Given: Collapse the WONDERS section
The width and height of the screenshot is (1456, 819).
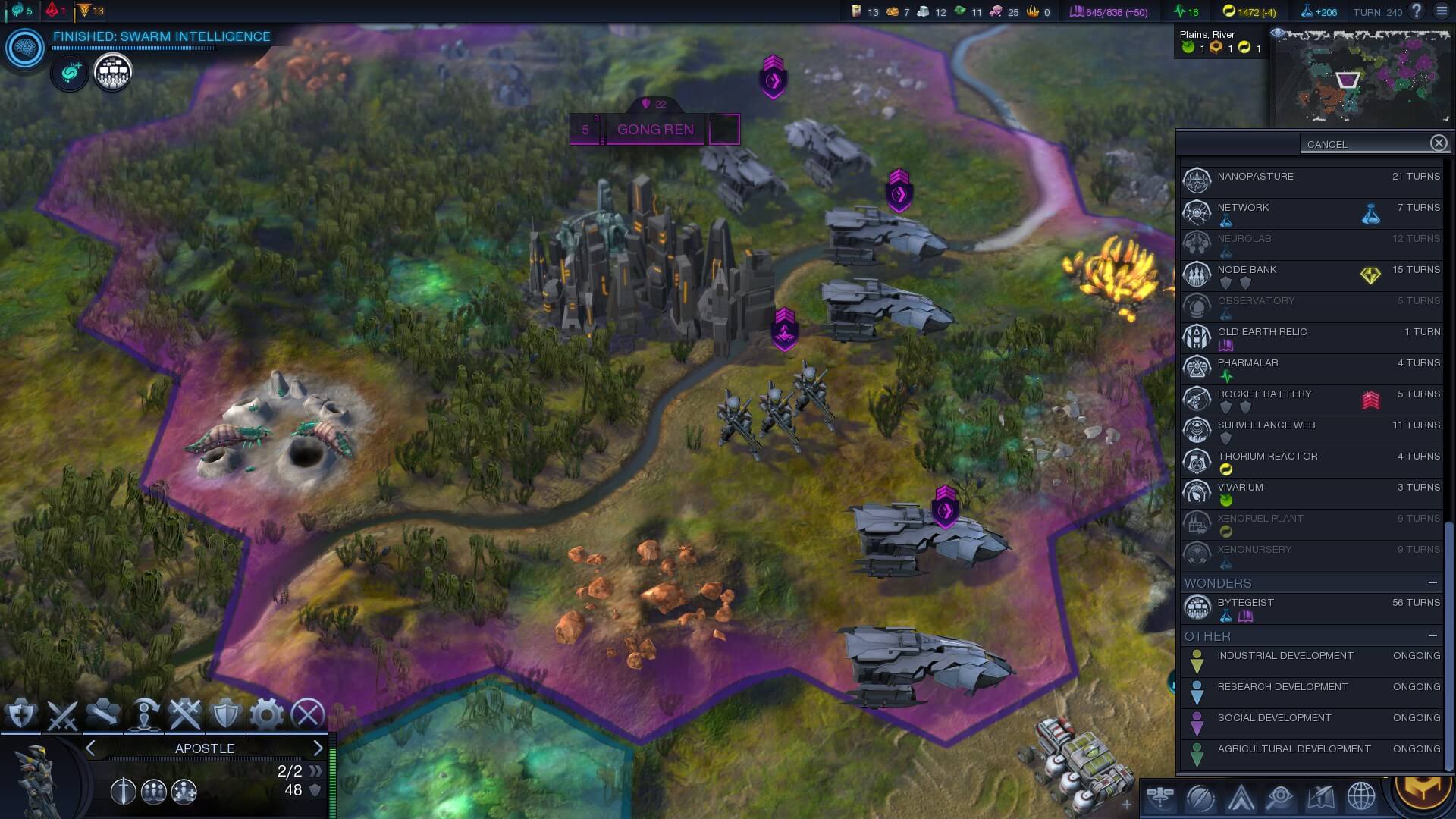Looking at the screenshot, I should click(1432, 583).
